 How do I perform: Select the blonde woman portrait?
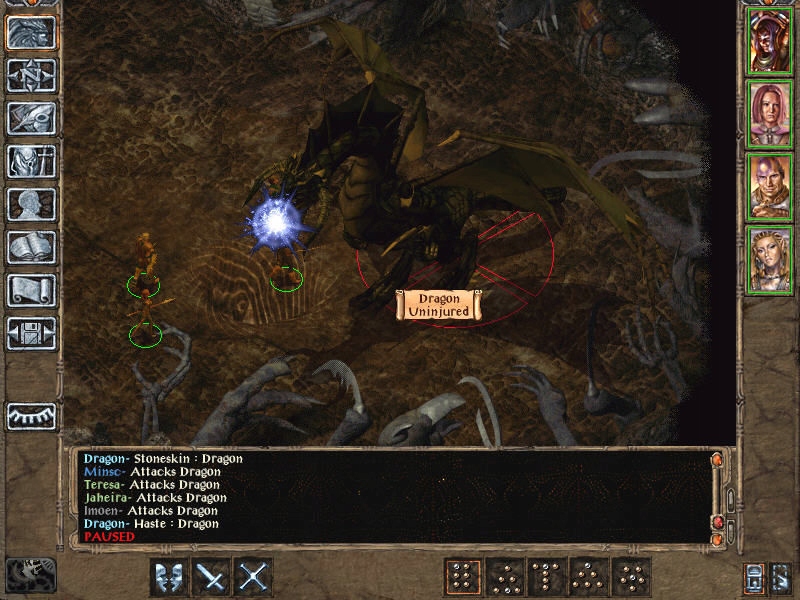point(771,261)
